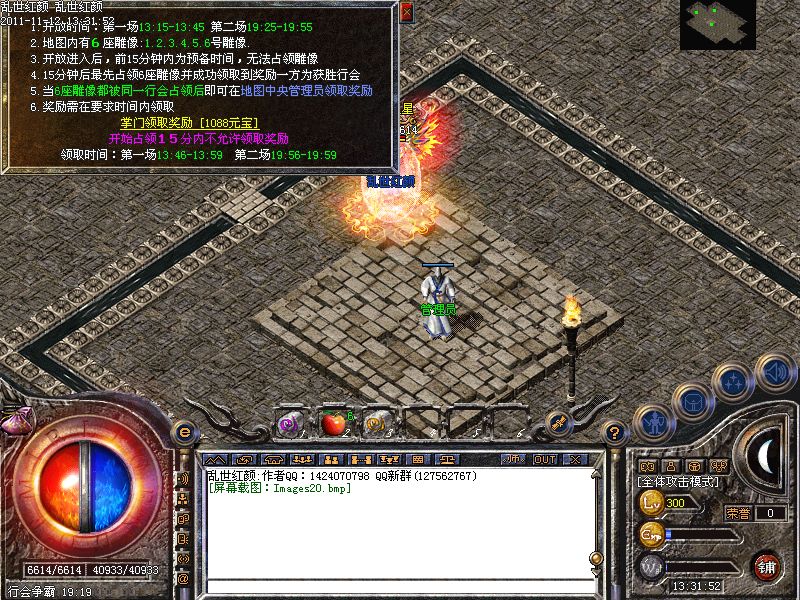Close the statue event rules dialog
The width and height of the screenshot is (800, 600).
point(406,13)
